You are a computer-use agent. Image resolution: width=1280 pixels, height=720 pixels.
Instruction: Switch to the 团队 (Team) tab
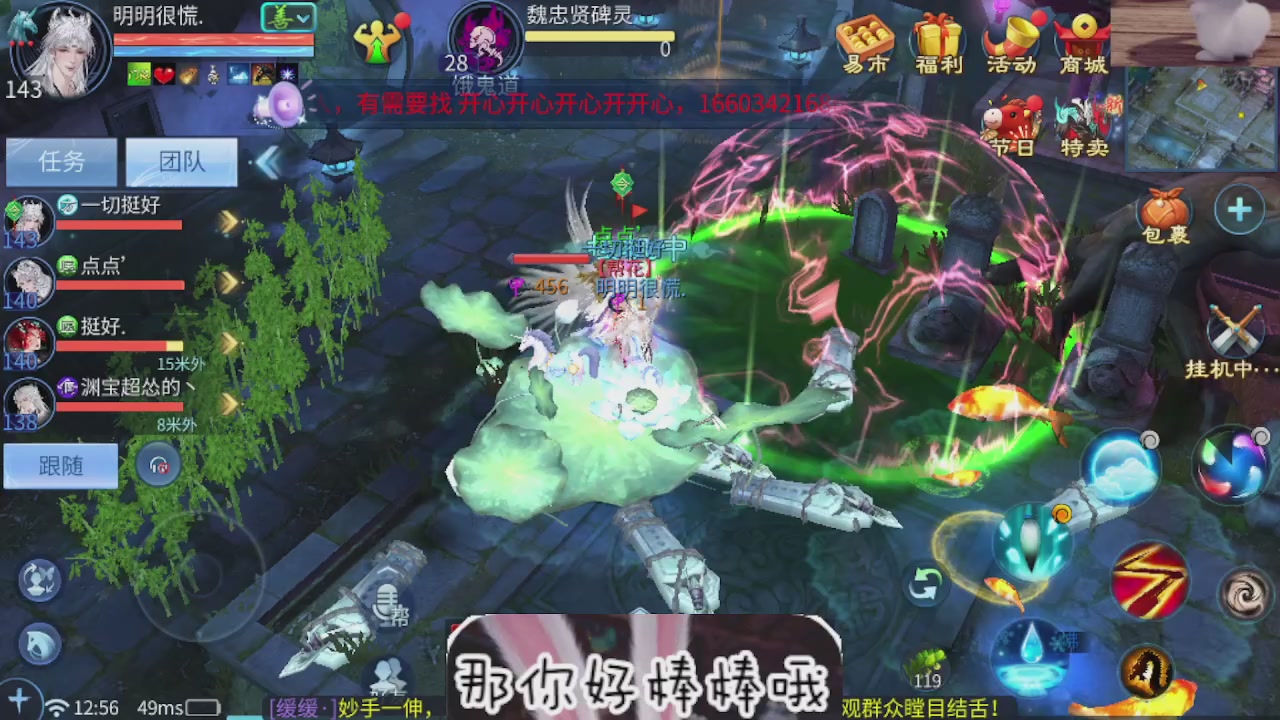coord(180,162)
